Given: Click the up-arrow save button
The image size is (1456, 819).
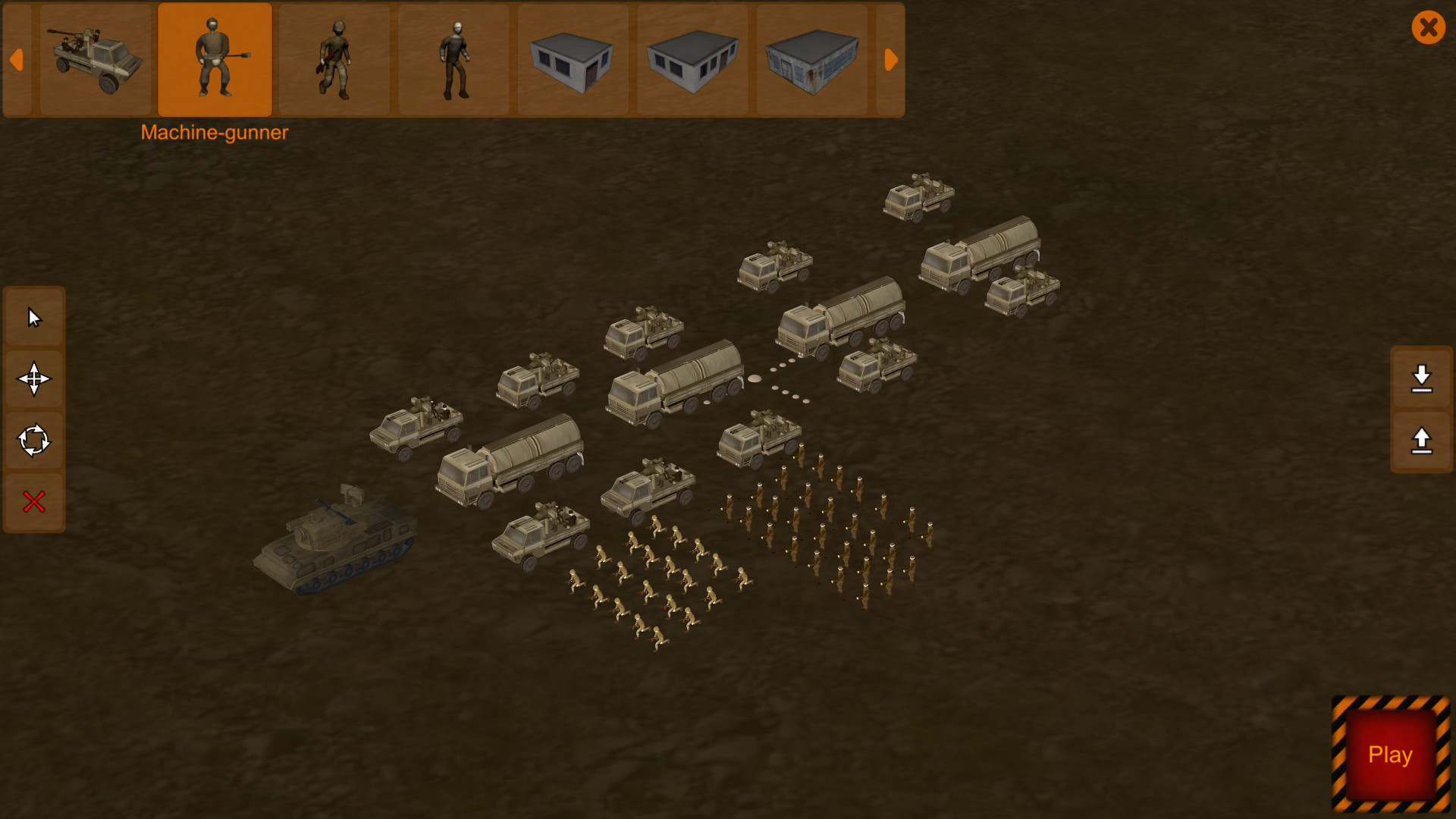Looking at the screenshot, I should pos(1421,441).
